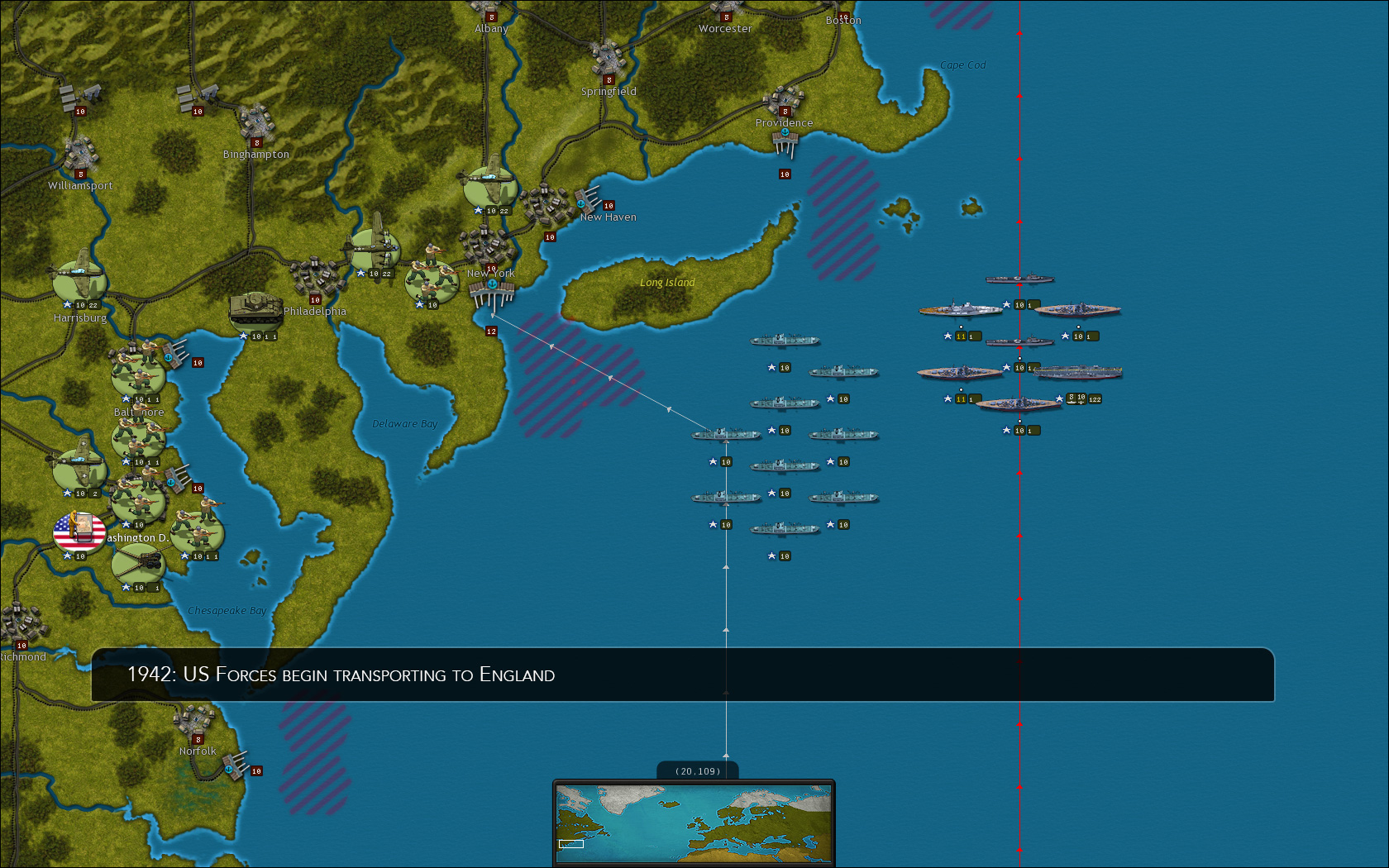
Task: Select the coastal gun battery at Providence
Action: click(785, 142)
